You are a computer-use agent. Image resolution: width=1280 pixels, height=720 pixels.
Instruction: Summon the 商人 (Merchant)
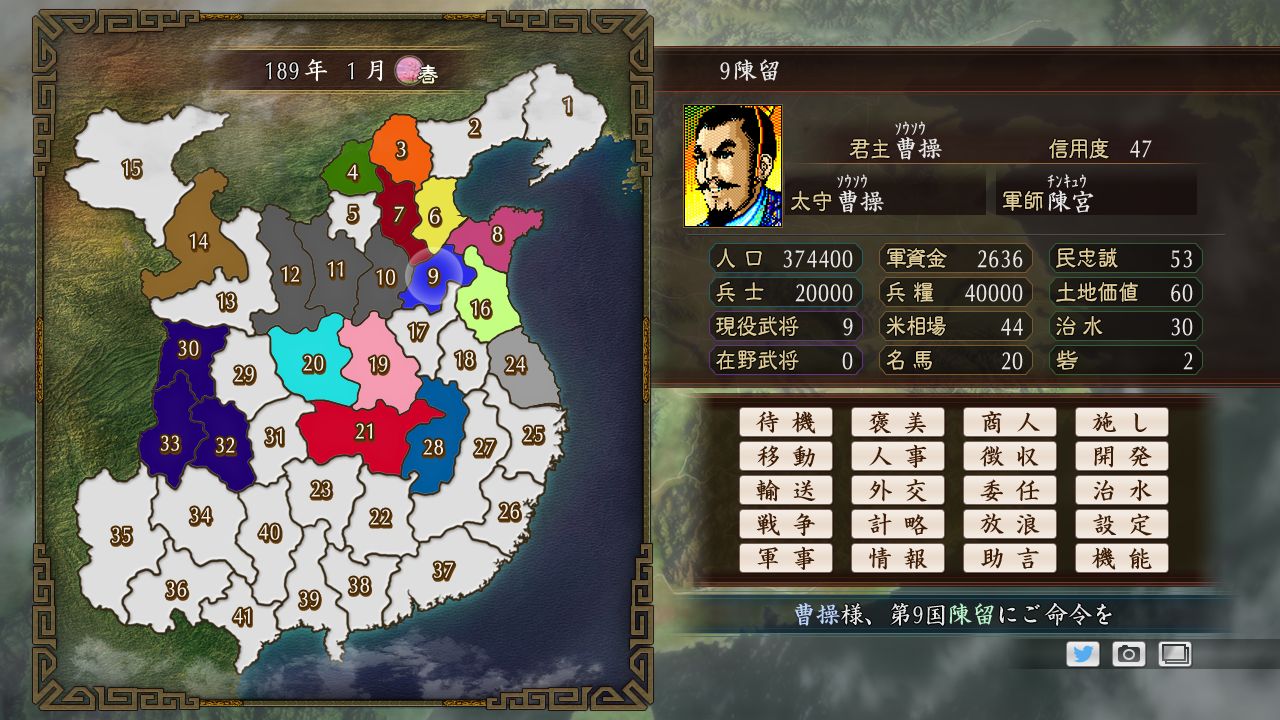click(x=1010, y=422)
